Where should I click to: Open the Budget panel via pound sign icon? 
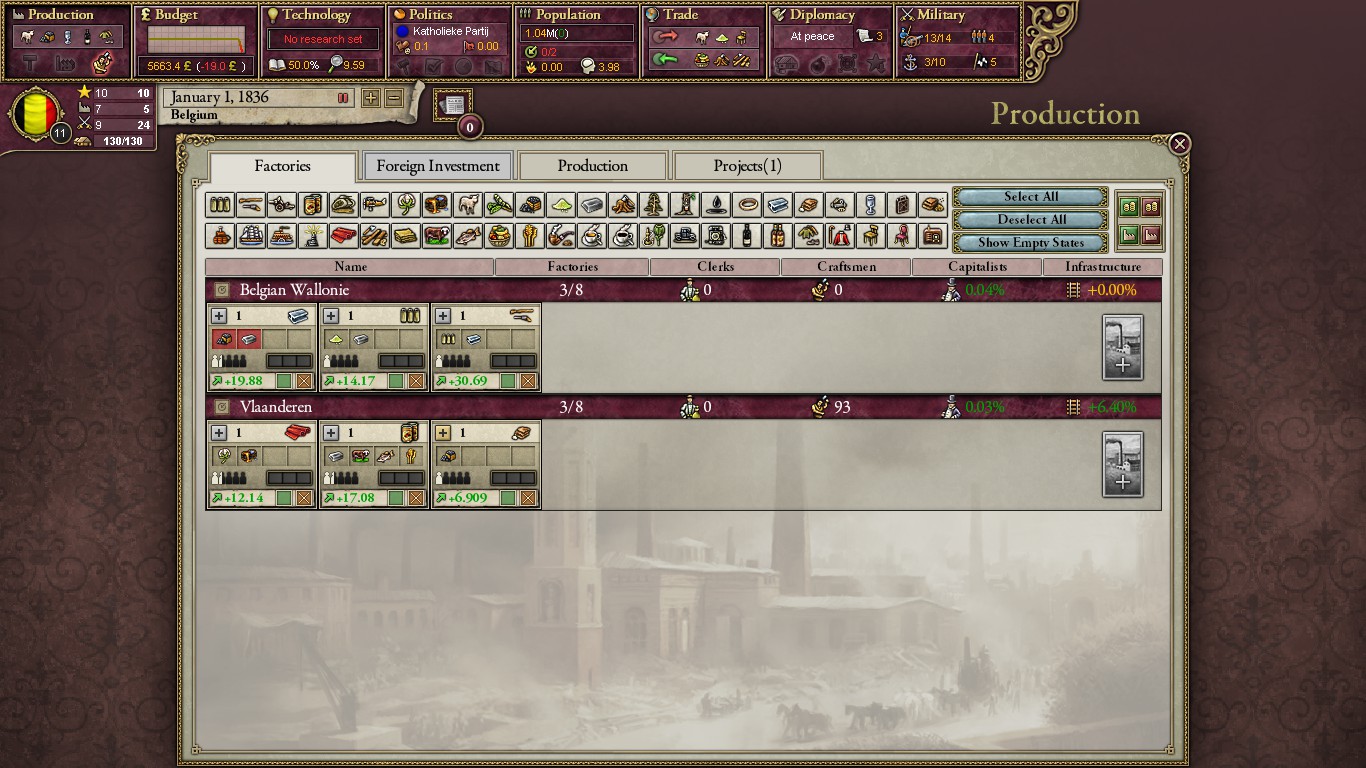click(x=146, y=15)
